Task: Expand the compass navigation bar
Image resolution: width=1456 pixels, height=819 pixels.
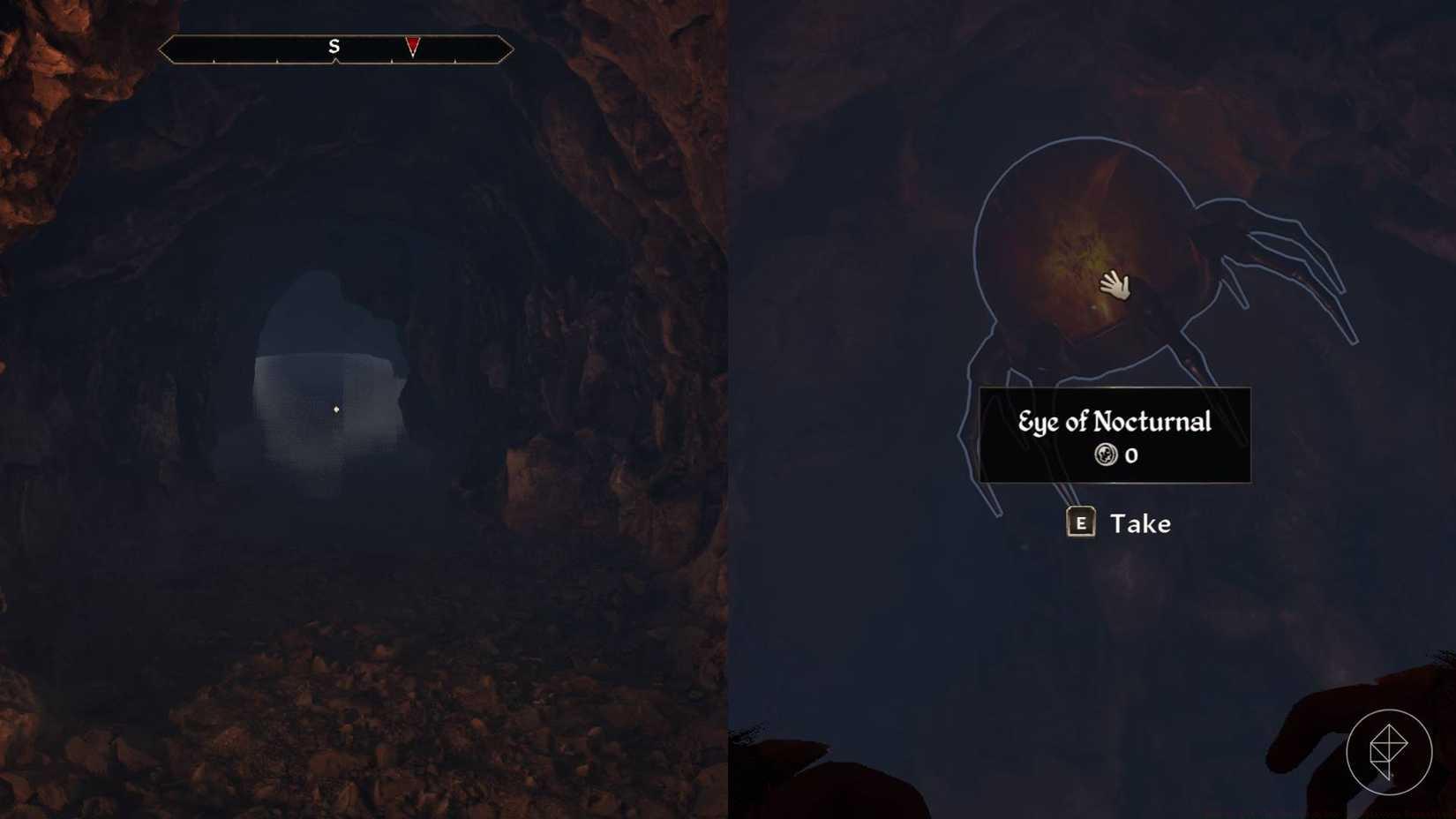Action: (335, 49)
